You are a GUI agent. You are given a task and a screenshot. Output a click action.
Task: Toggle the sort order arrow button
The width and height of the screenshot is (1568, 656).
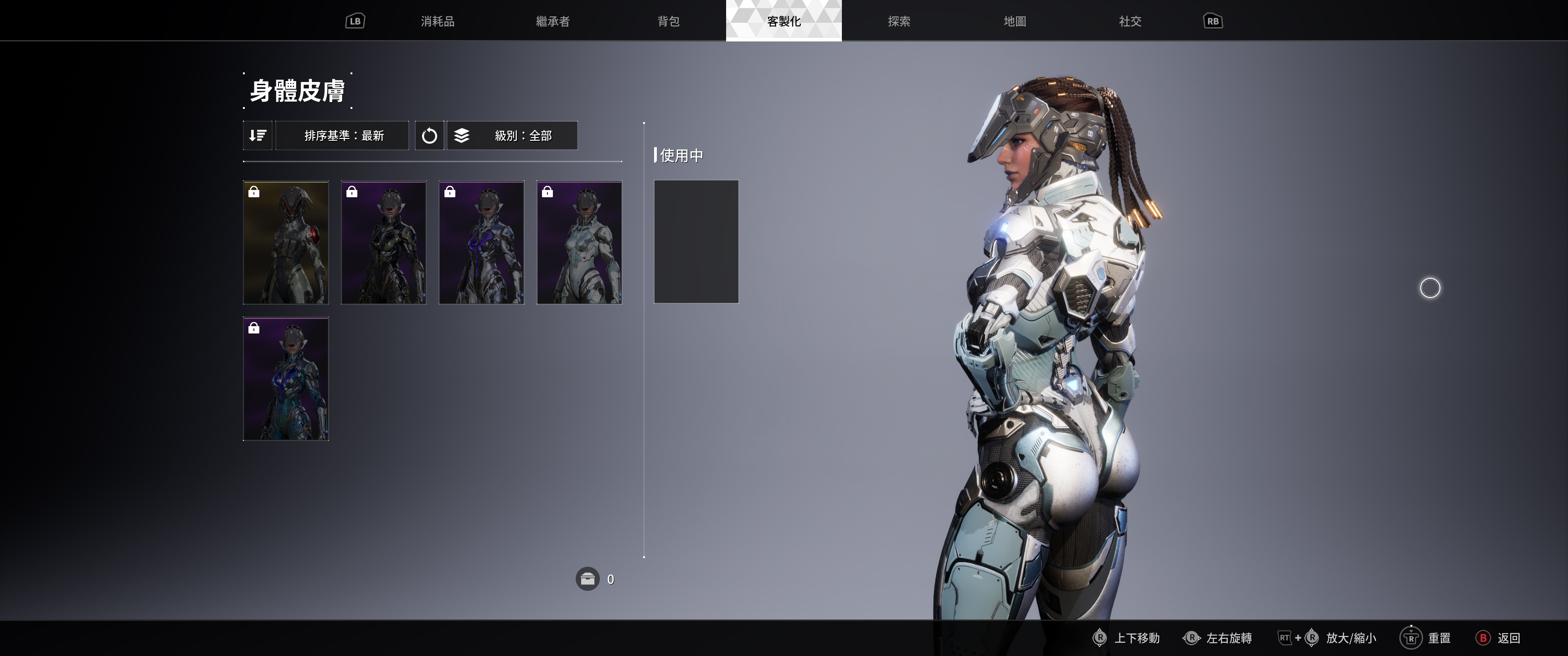258,135
